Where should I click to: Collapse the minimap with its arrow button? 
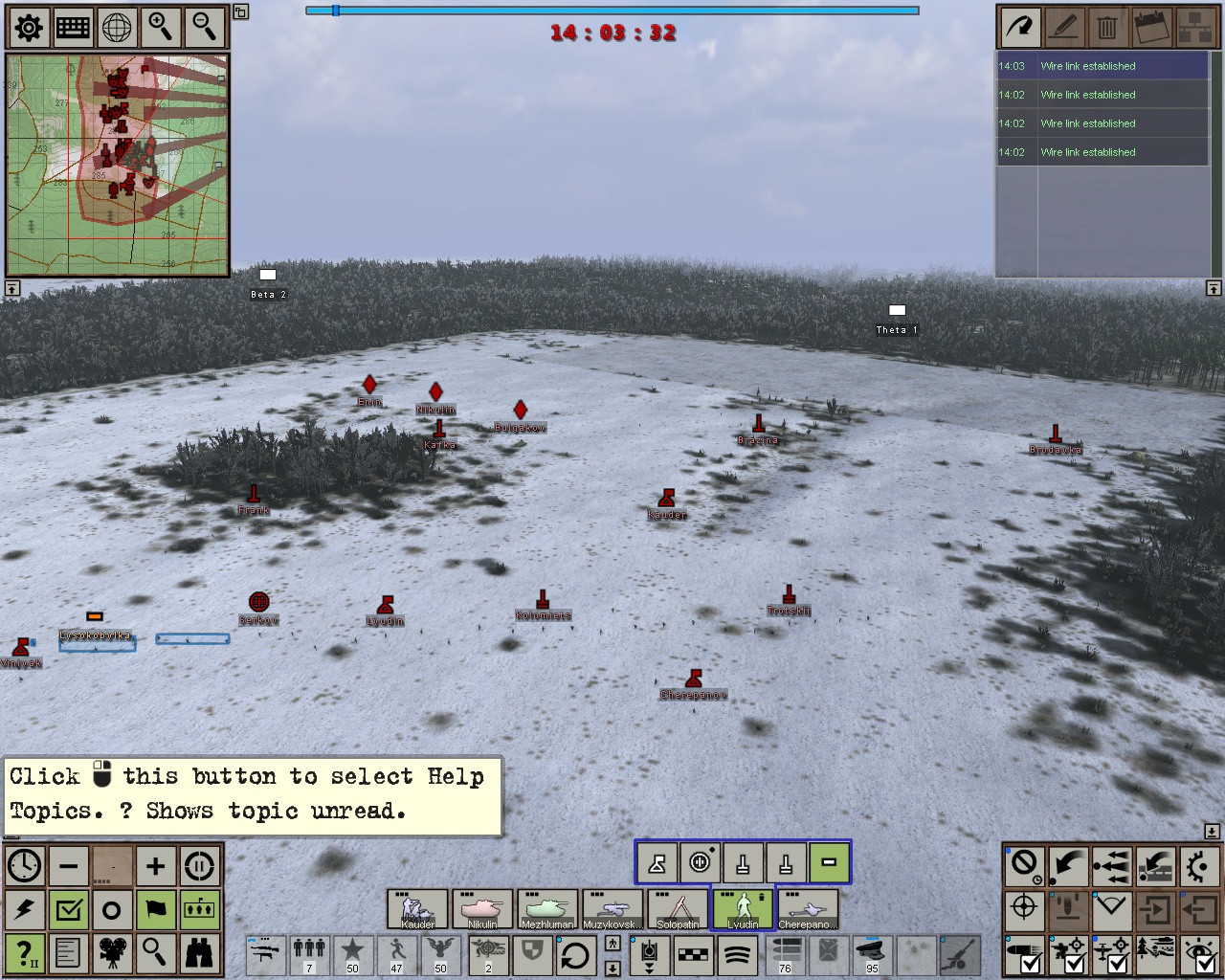[x=11, y=288]
